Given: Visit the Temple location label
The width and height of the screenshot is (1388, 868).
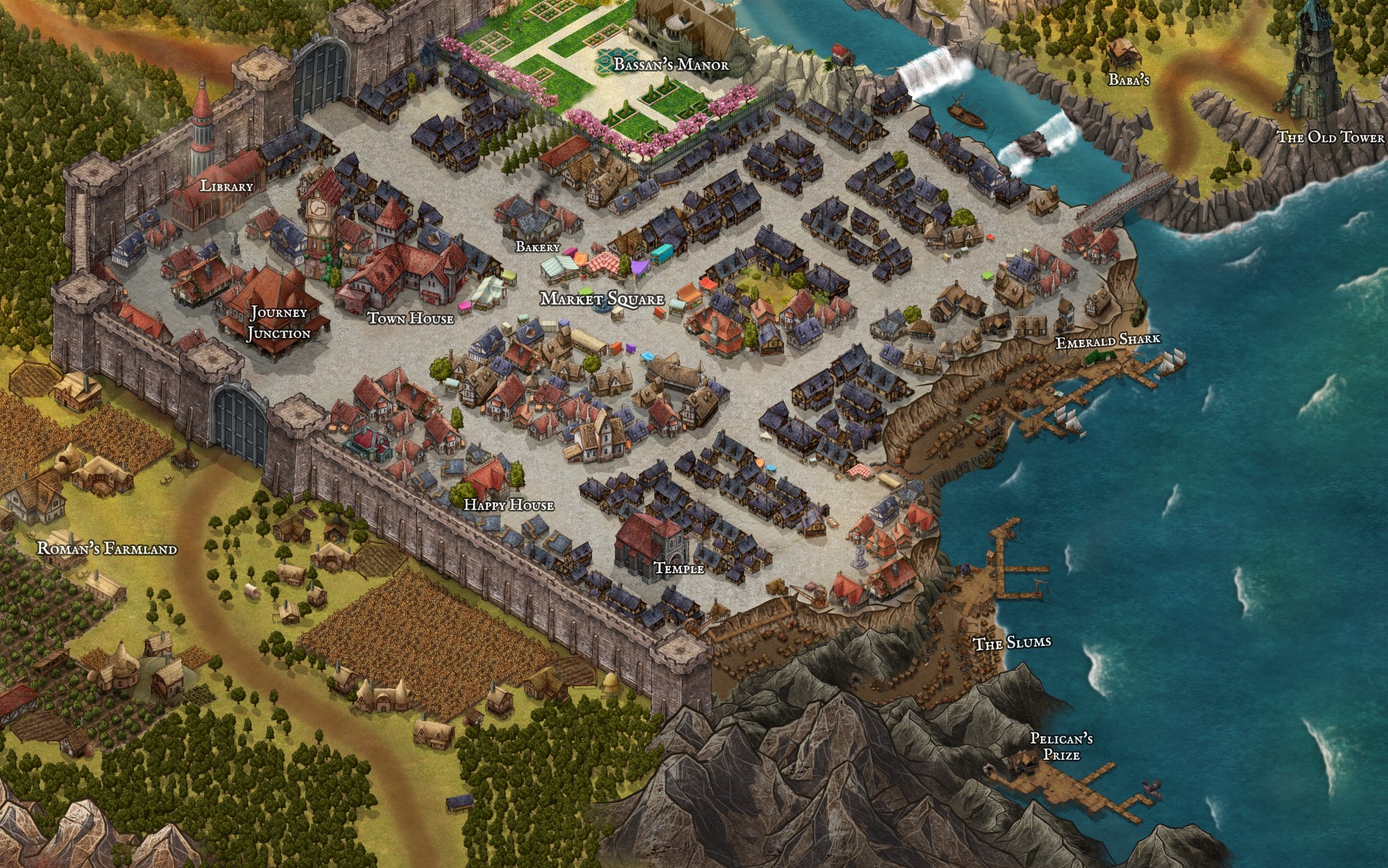Looking at the screenshot, I should click(679, 568).
